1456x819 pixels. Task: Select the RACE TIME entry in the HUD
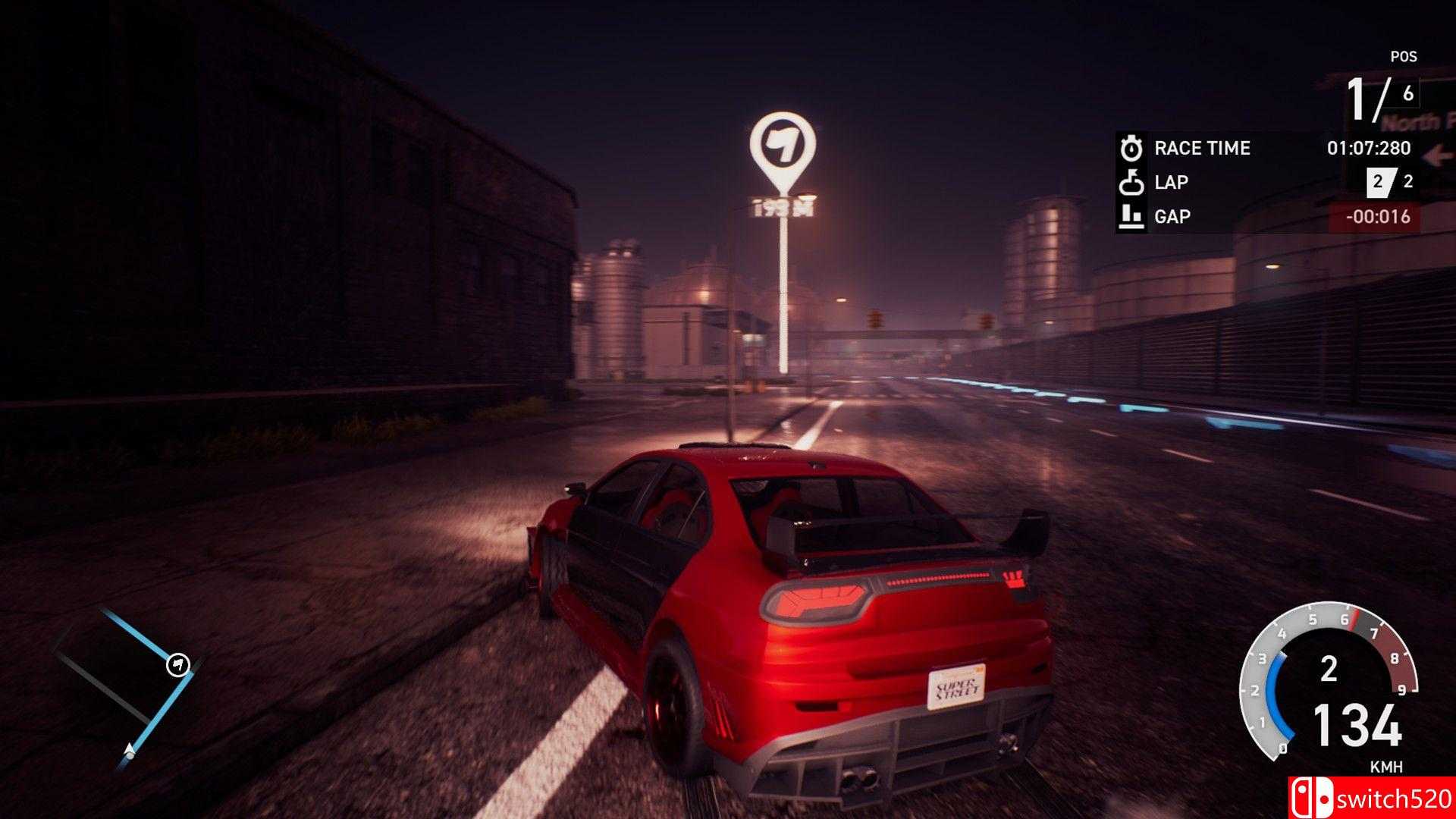pyautogui.click(x=1201, y=149)
